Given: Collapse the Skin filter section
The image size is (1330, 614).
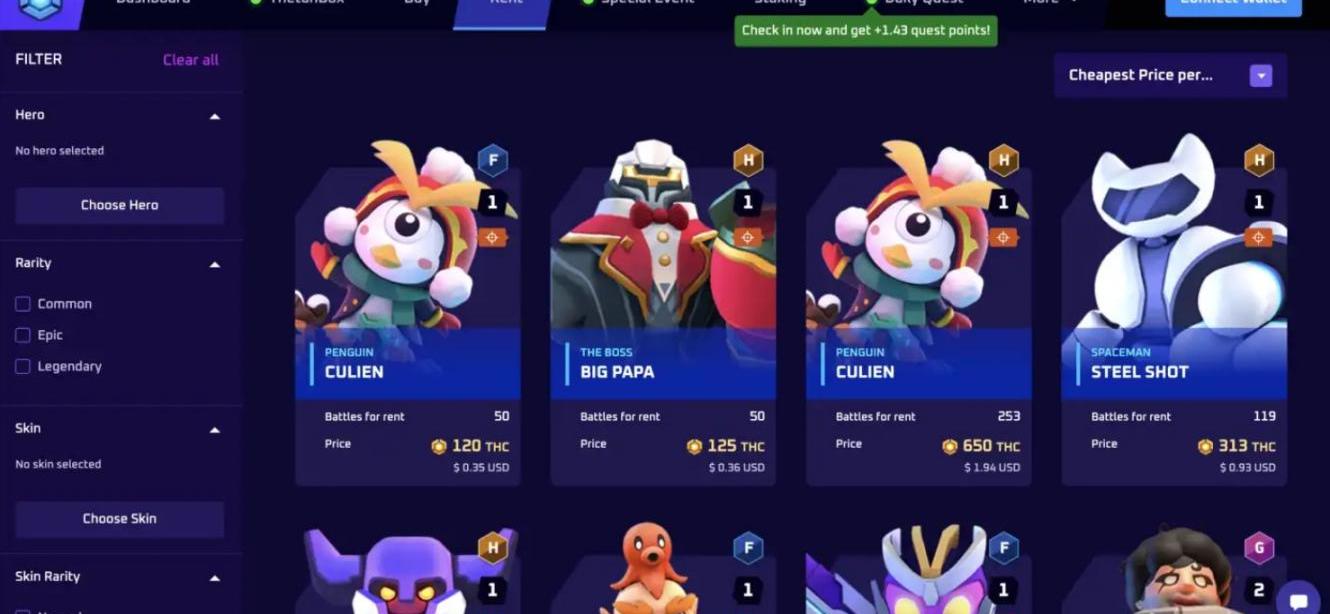Looking at the screenshot, I should (214, 430).
